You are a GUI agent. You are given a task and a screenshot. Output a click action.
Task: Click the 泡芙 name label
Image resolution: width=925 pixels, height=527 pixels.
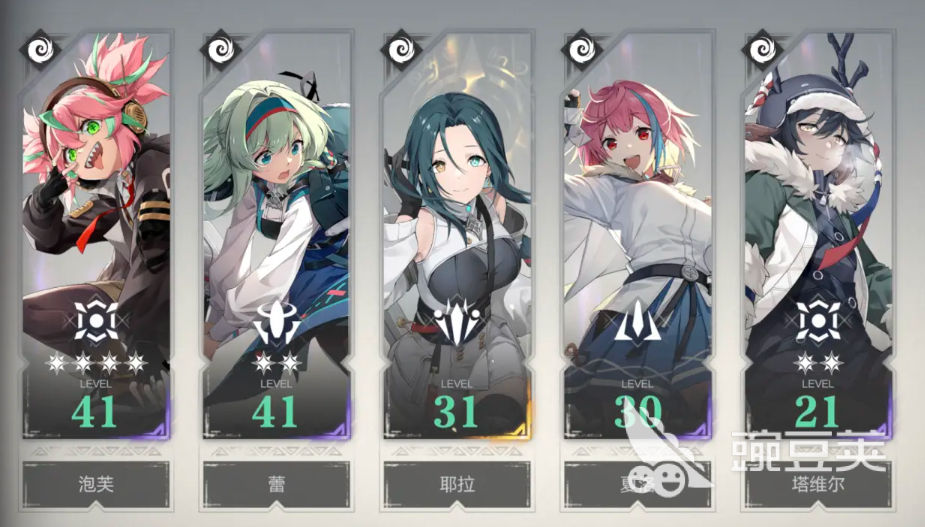(x=96, y=485)
